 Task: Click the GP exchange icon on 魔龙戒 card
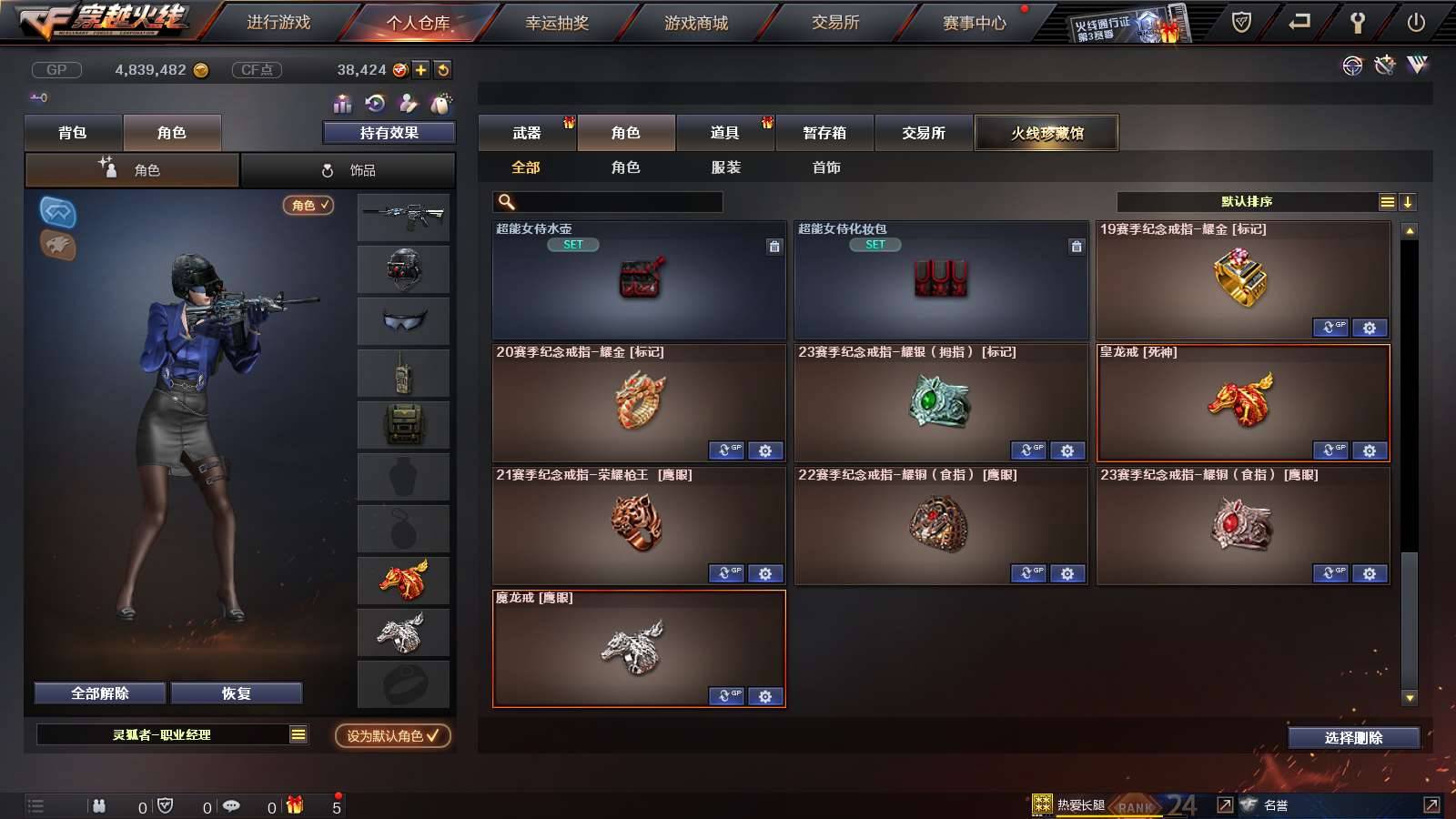(x=725, y=696)
